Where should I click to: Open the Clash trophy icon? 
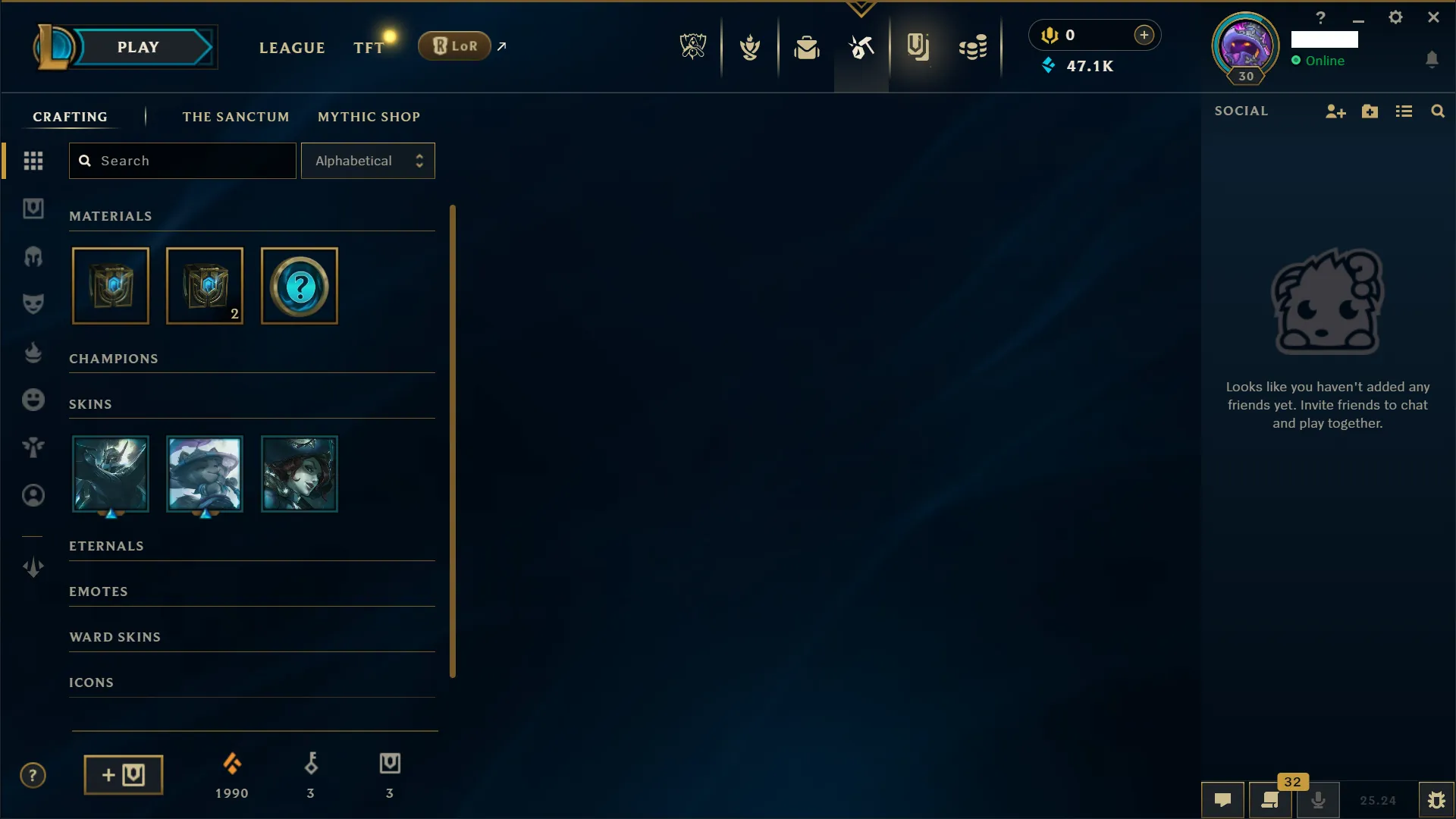751,46
